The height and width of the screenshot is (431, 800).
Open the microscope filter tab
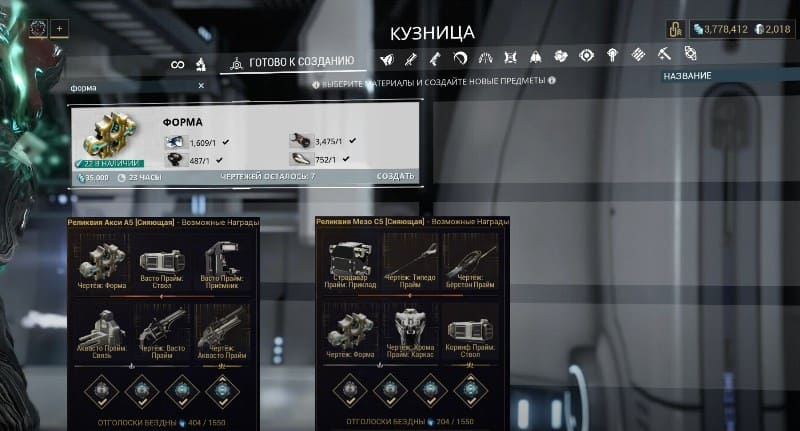tap(201, 64)
